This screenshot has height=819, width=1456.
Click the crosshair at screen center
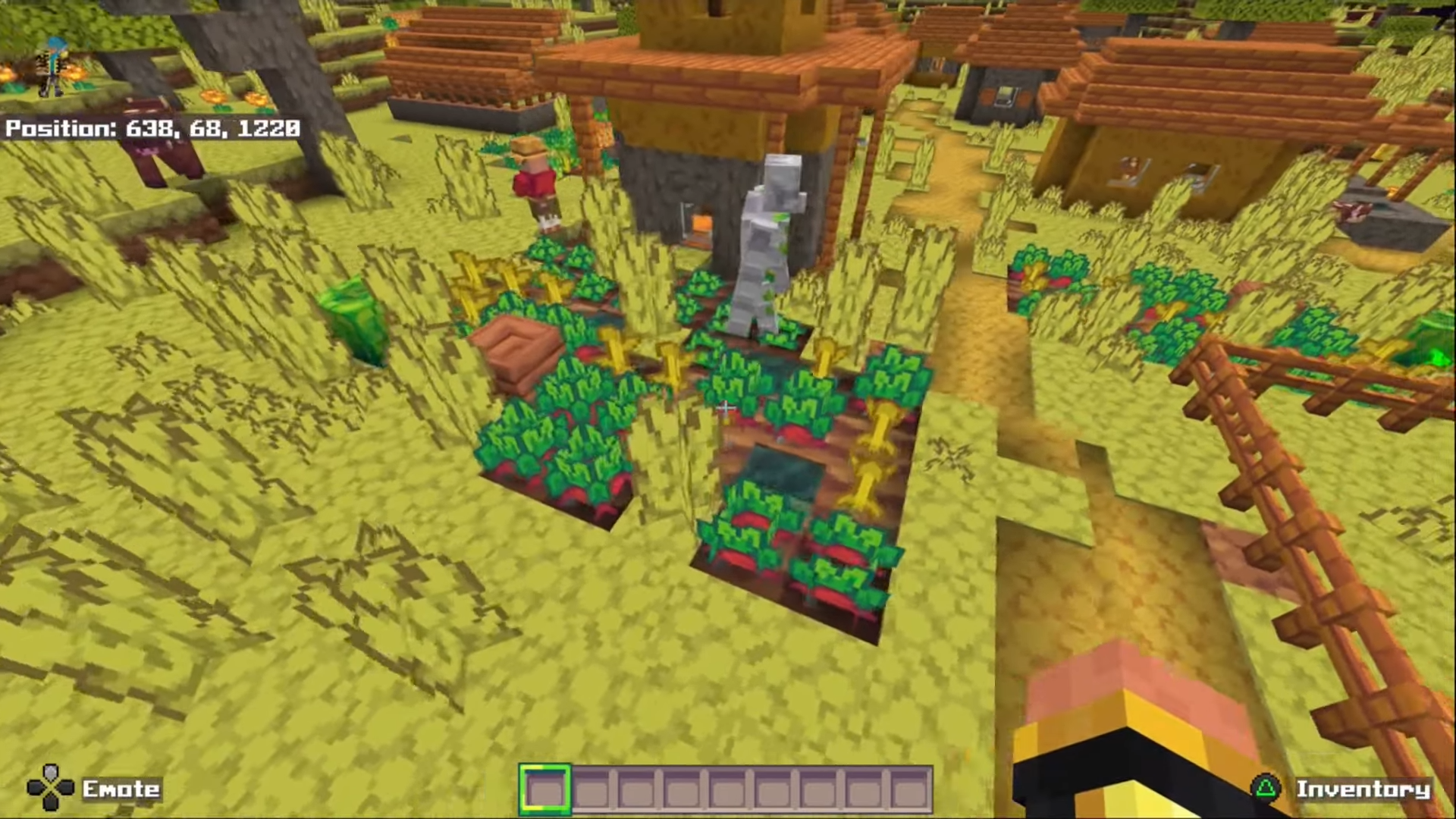coord(726,408)
